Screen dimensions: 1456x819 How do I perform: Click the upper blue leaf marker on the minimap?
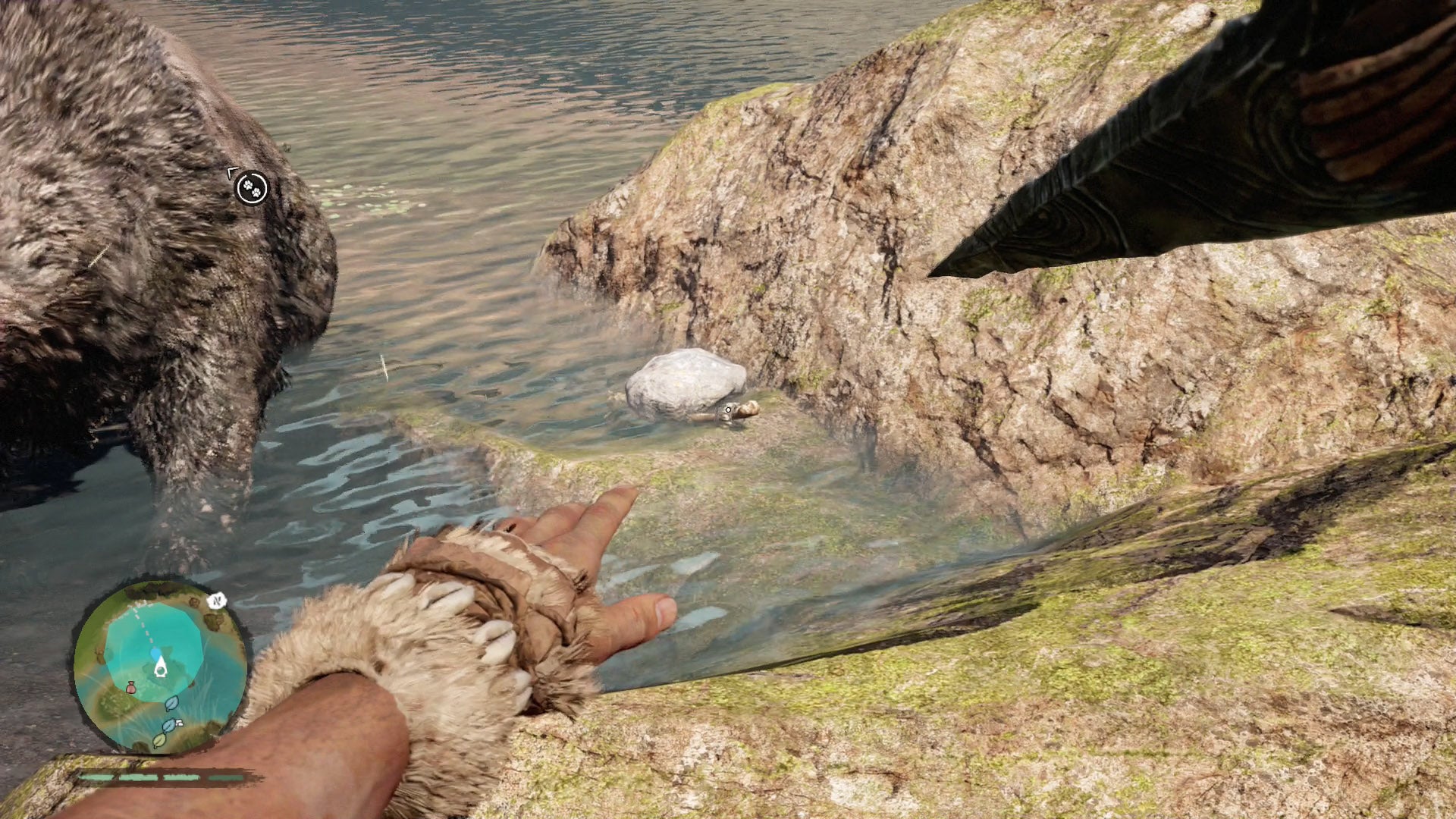tap(171, 704)
